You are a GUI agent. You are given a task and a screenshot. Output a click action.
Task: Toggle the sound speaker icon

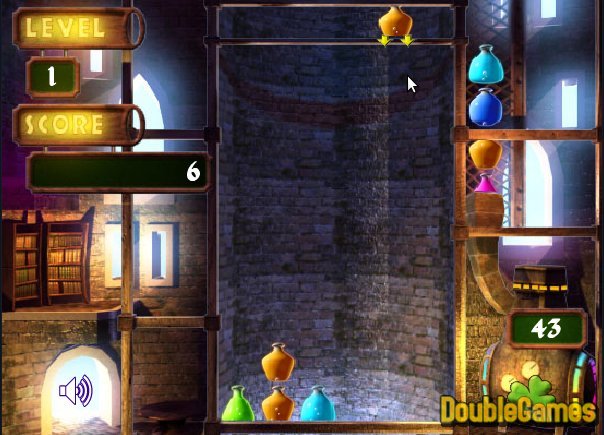click(75, 390)
